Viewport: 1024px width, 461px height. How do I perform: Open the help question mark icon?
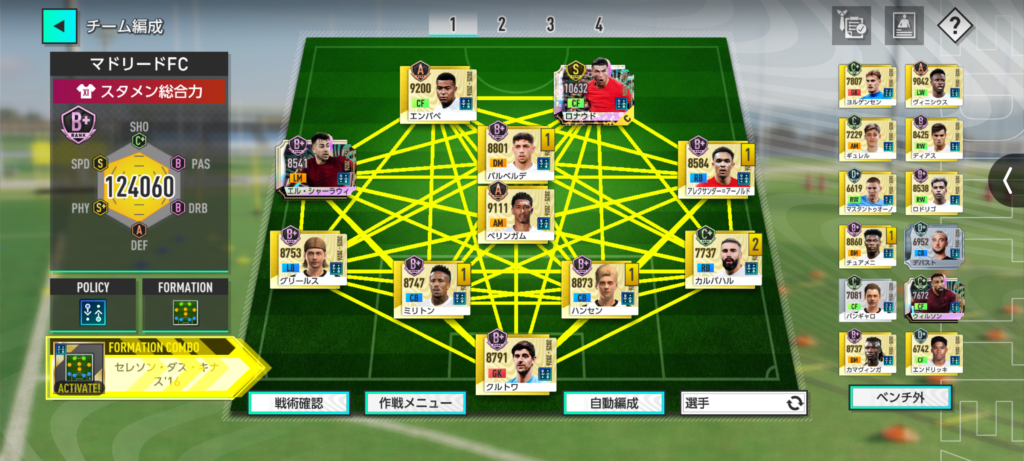955,25
